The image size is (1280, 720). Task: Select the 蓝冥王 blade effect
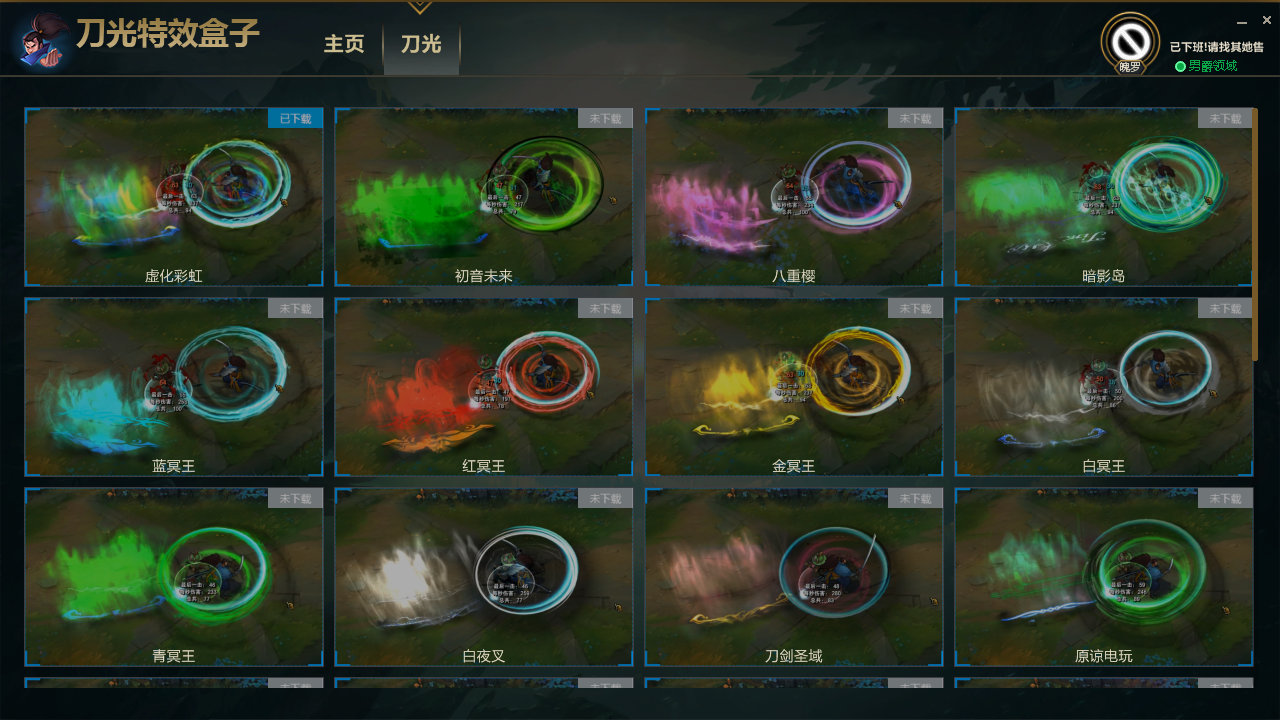(x=174, y=386)
